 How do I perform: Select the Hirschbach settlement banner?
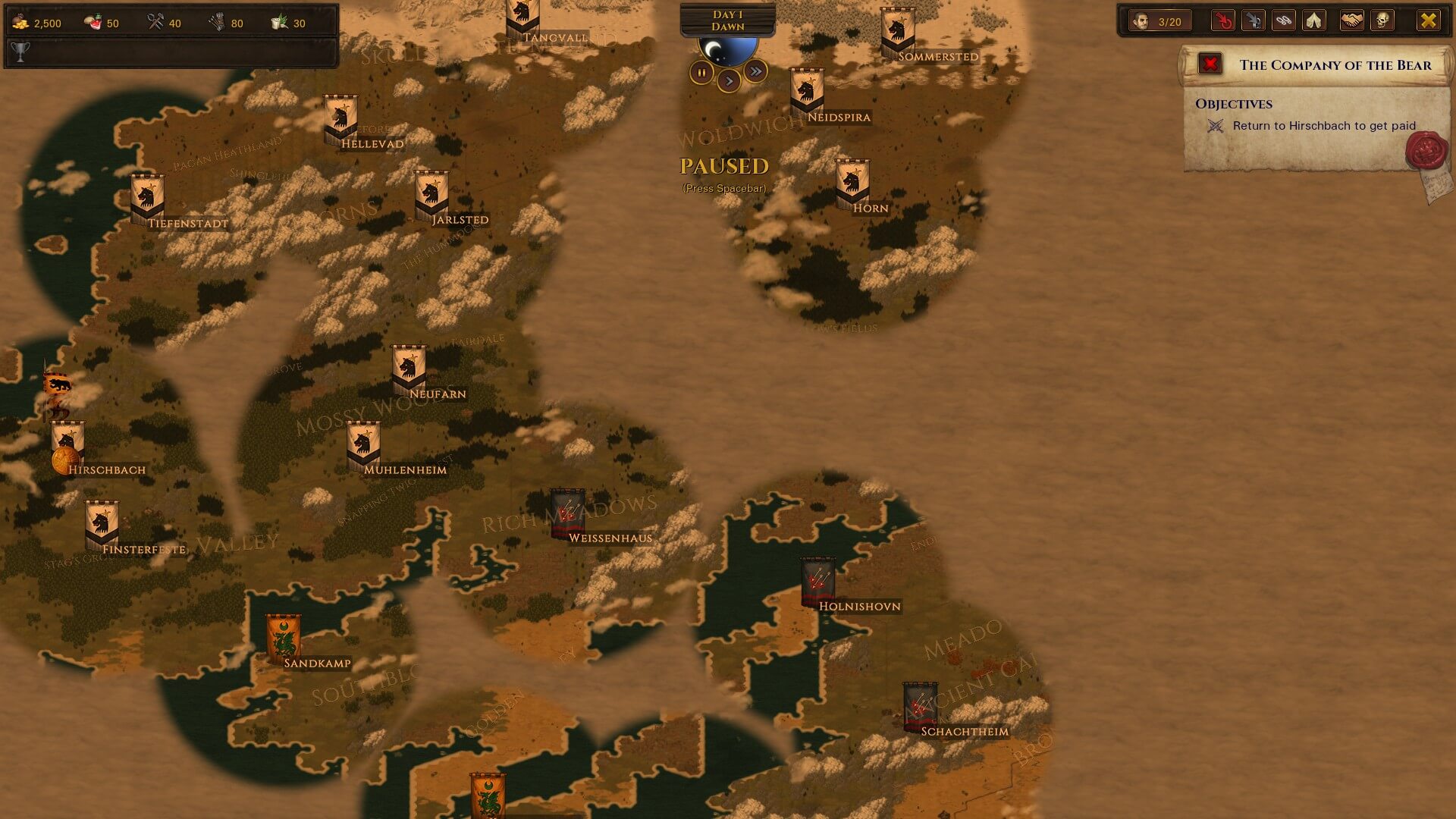click(67, 444)
